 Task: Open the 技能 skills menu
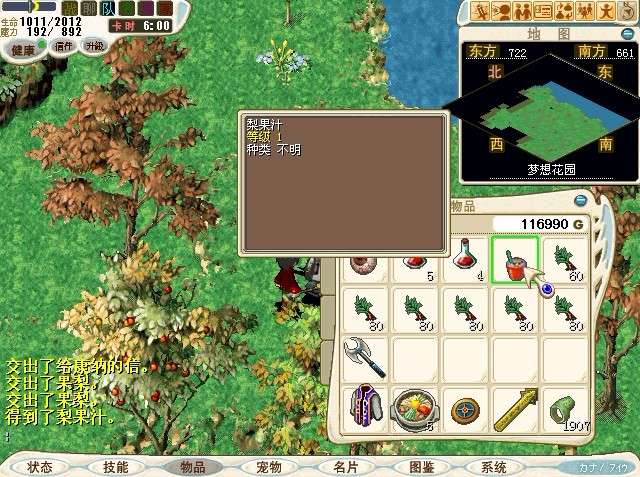(115, 467)
